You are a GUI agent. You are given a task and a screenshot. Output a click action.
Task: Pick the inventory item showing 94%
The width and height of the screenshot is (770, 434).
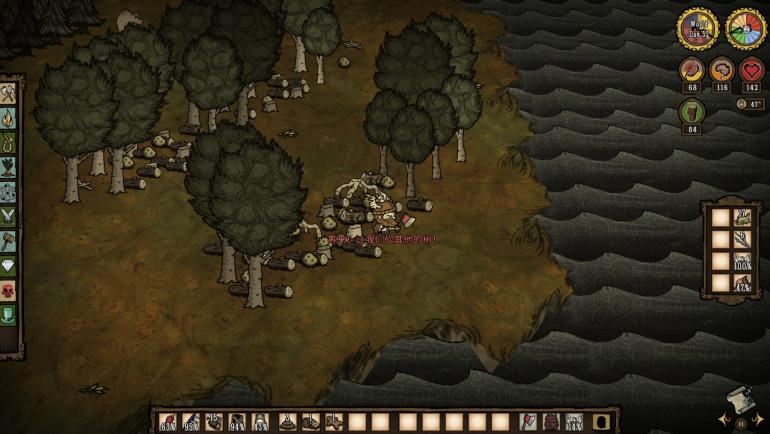(x=237, y=421)
